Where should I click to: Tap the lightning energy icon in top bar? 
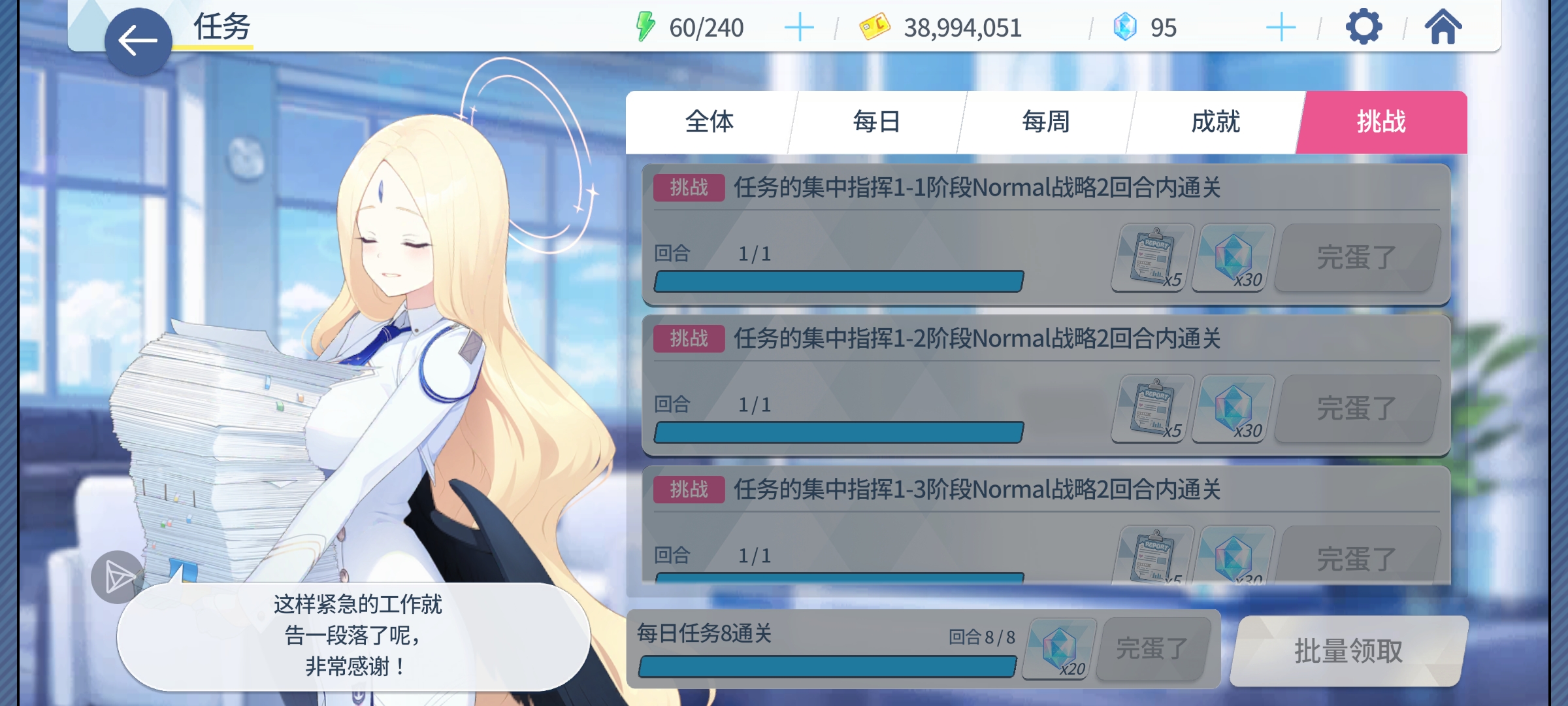point(645,27)
